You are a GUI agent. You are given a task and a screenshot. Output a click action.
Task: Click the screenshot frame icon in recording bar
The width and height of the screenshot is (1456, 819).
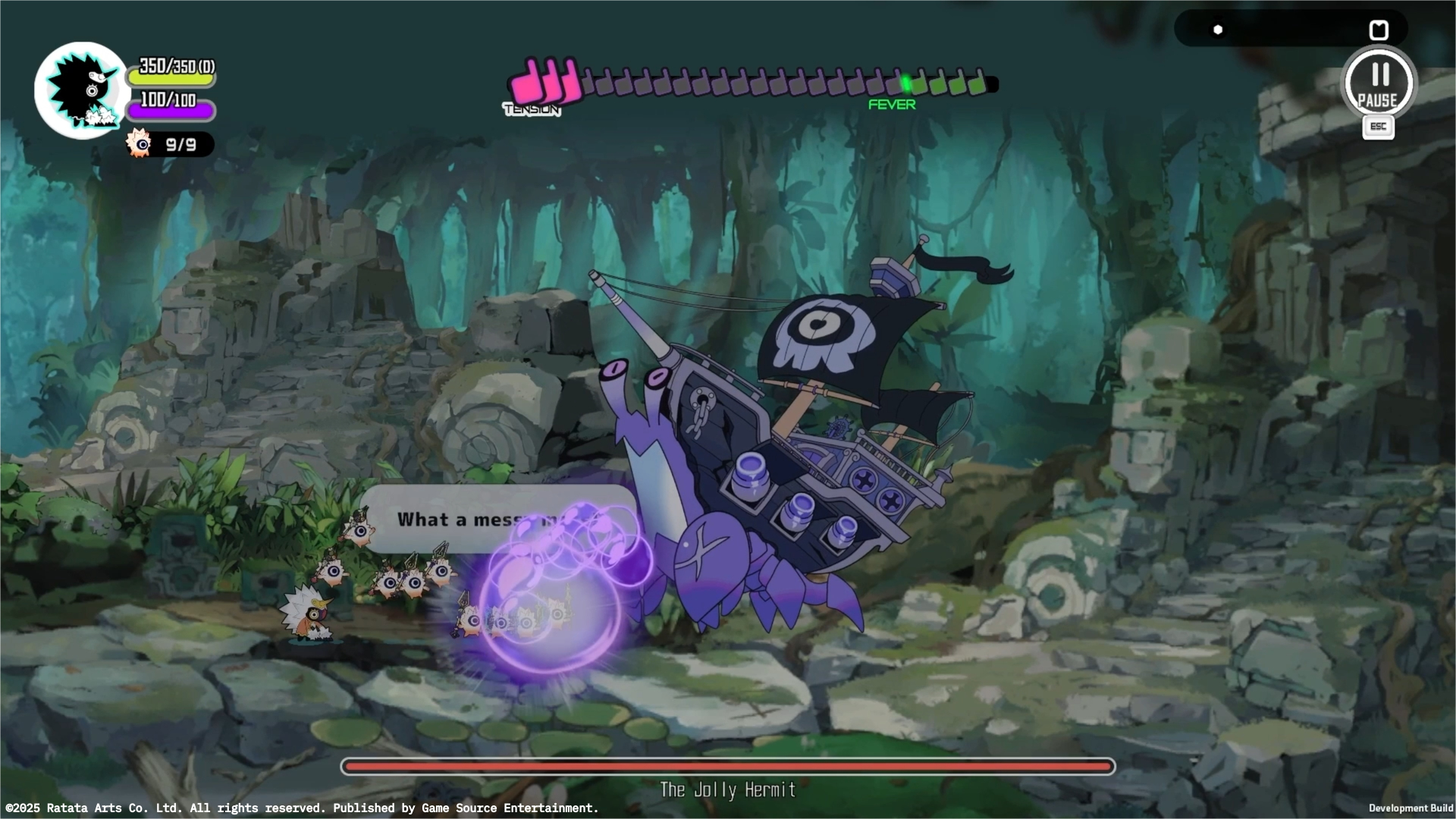click(1379, 29)
